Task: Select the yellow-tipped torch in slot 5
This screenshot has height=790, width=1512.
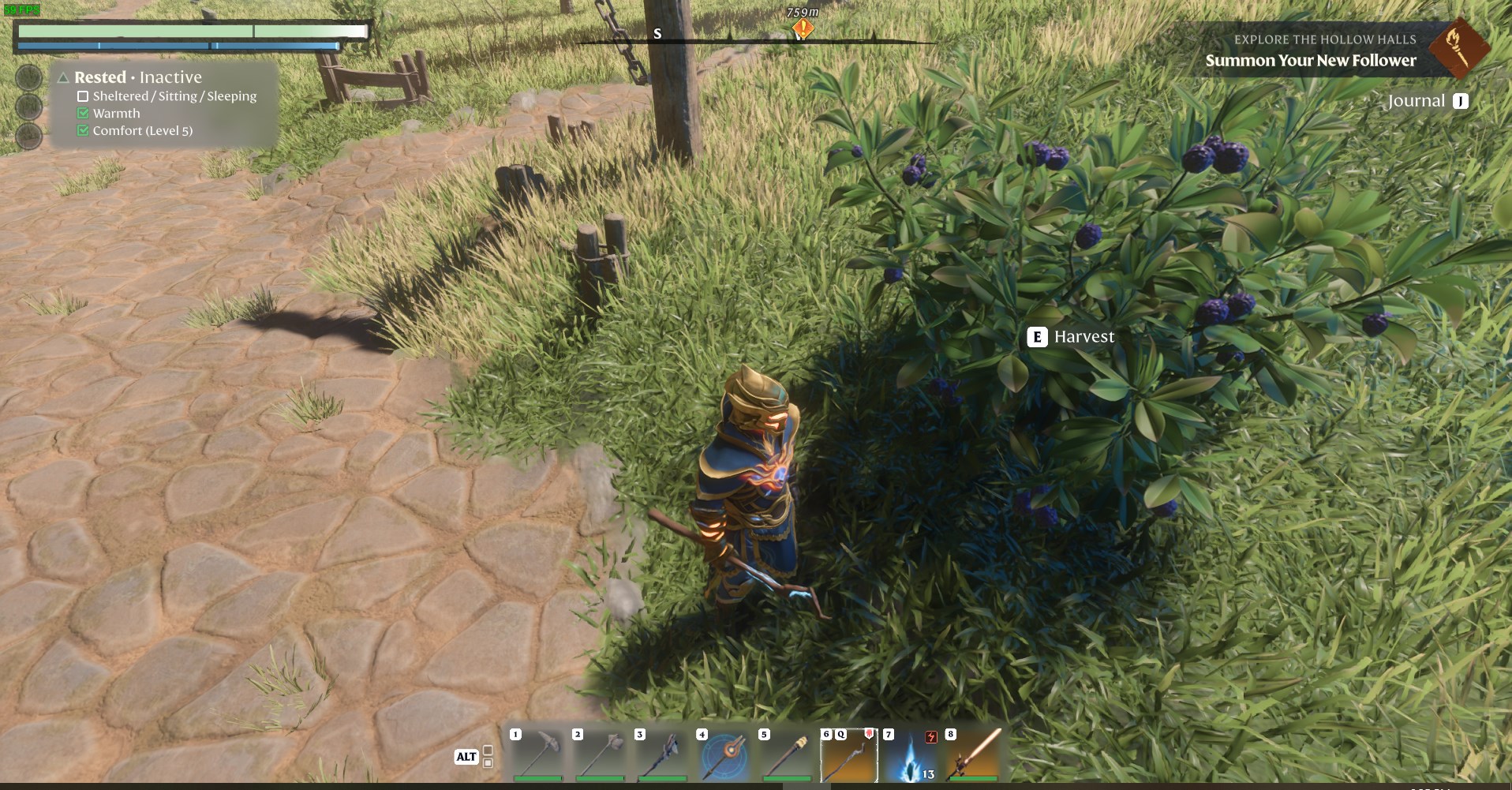Action: point(787,754)
